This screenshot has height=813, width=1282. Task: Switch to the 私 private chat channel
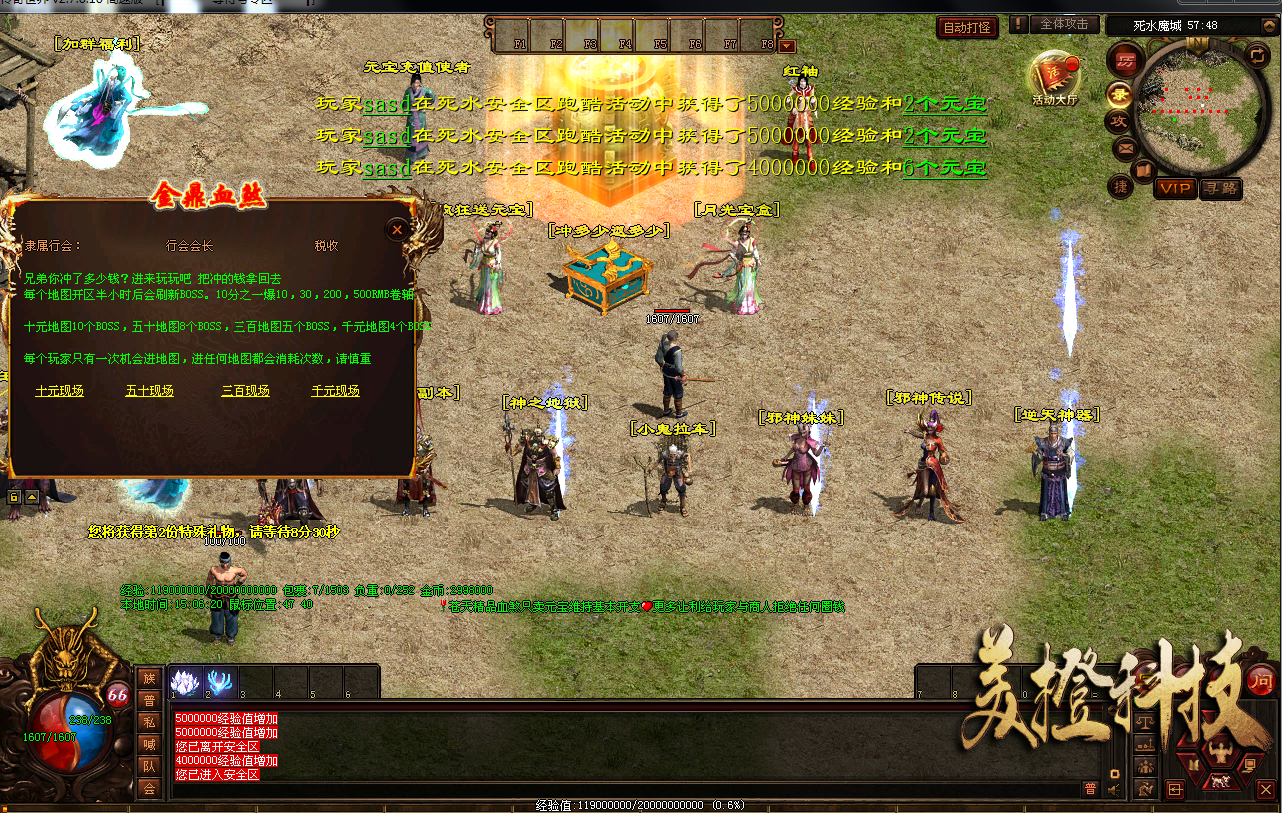coord(150,721)
